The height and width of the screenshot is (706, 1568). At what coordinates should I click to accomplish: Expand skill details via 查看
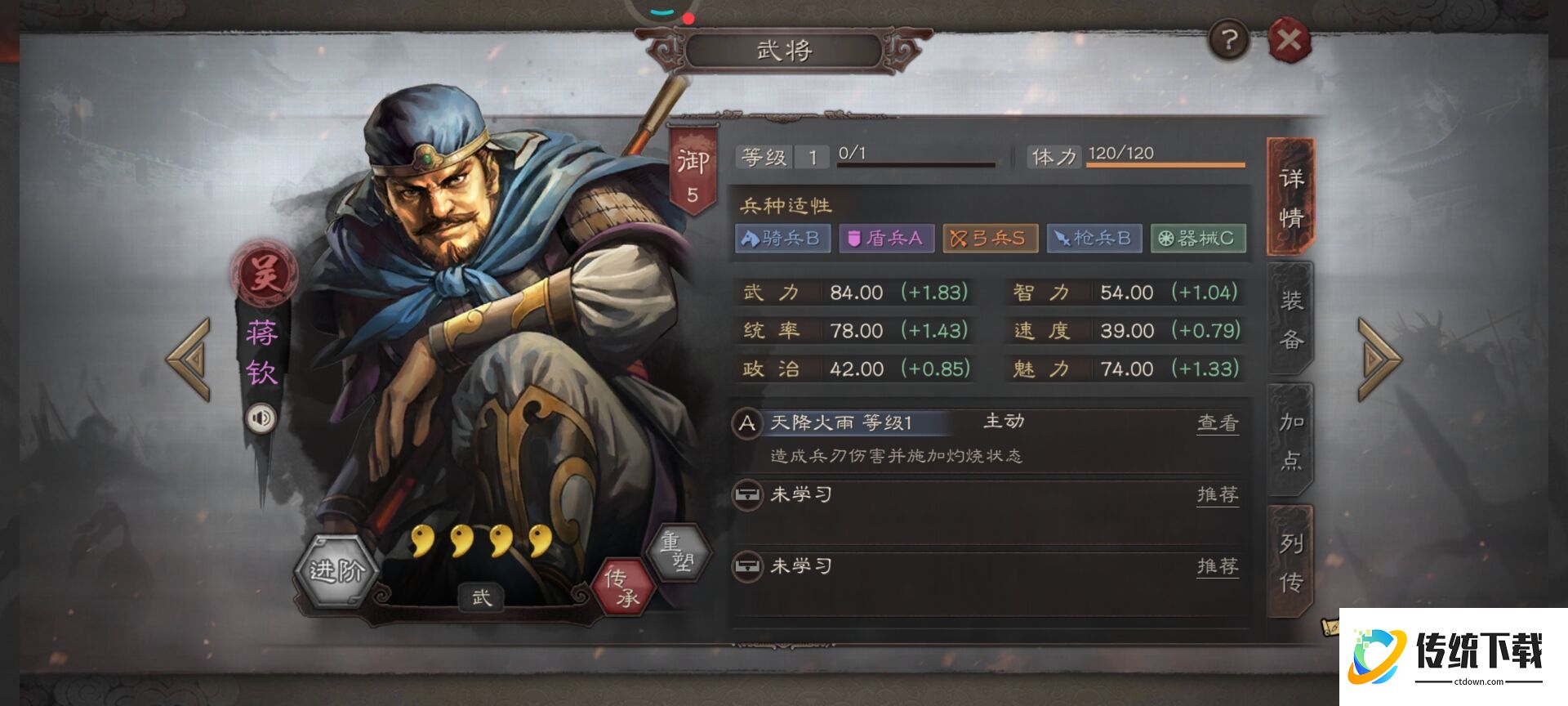tap(1218, 422)
